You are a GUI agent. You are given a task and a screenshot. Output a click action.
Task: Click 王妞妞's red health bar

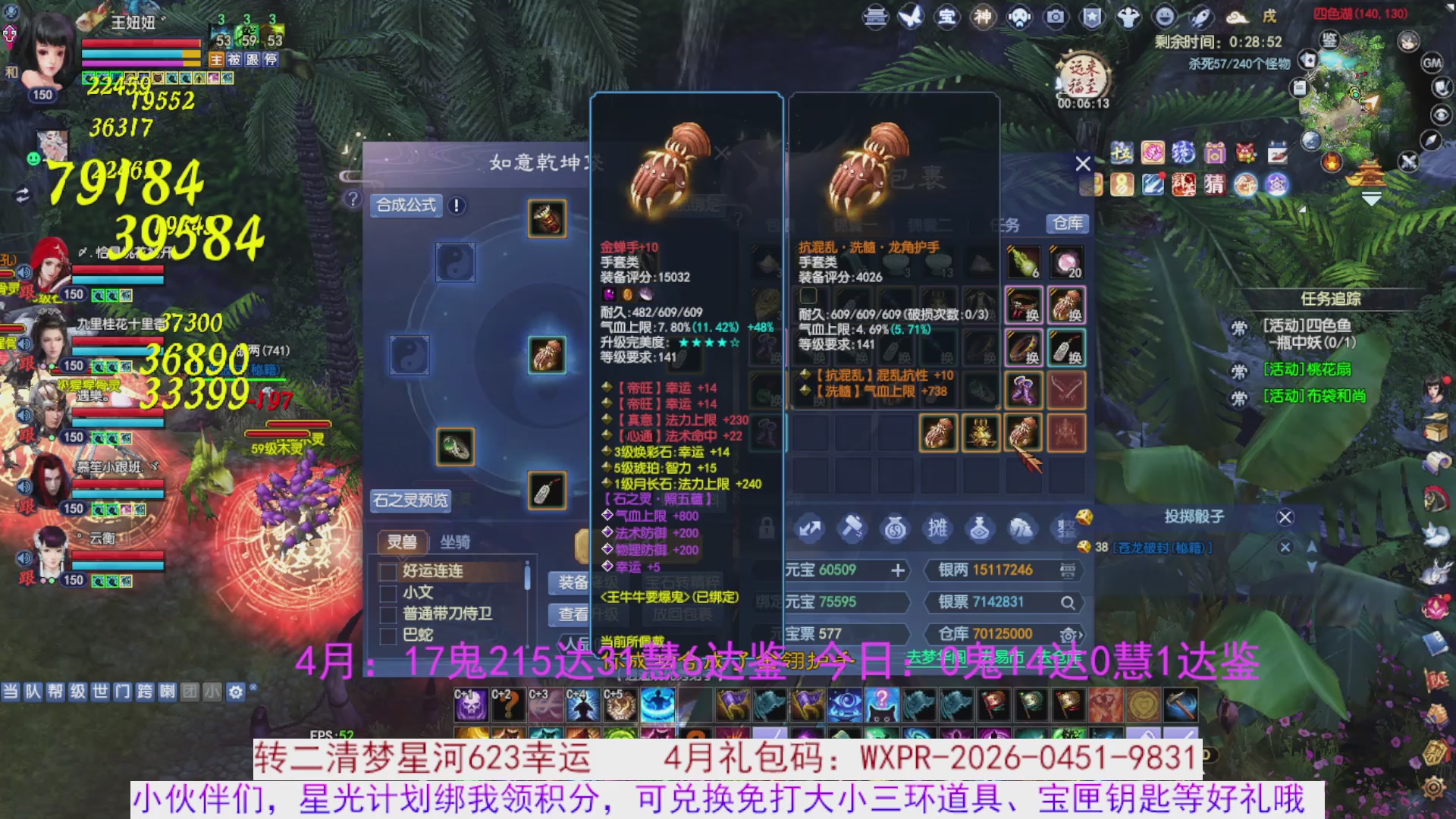point(140,44)
